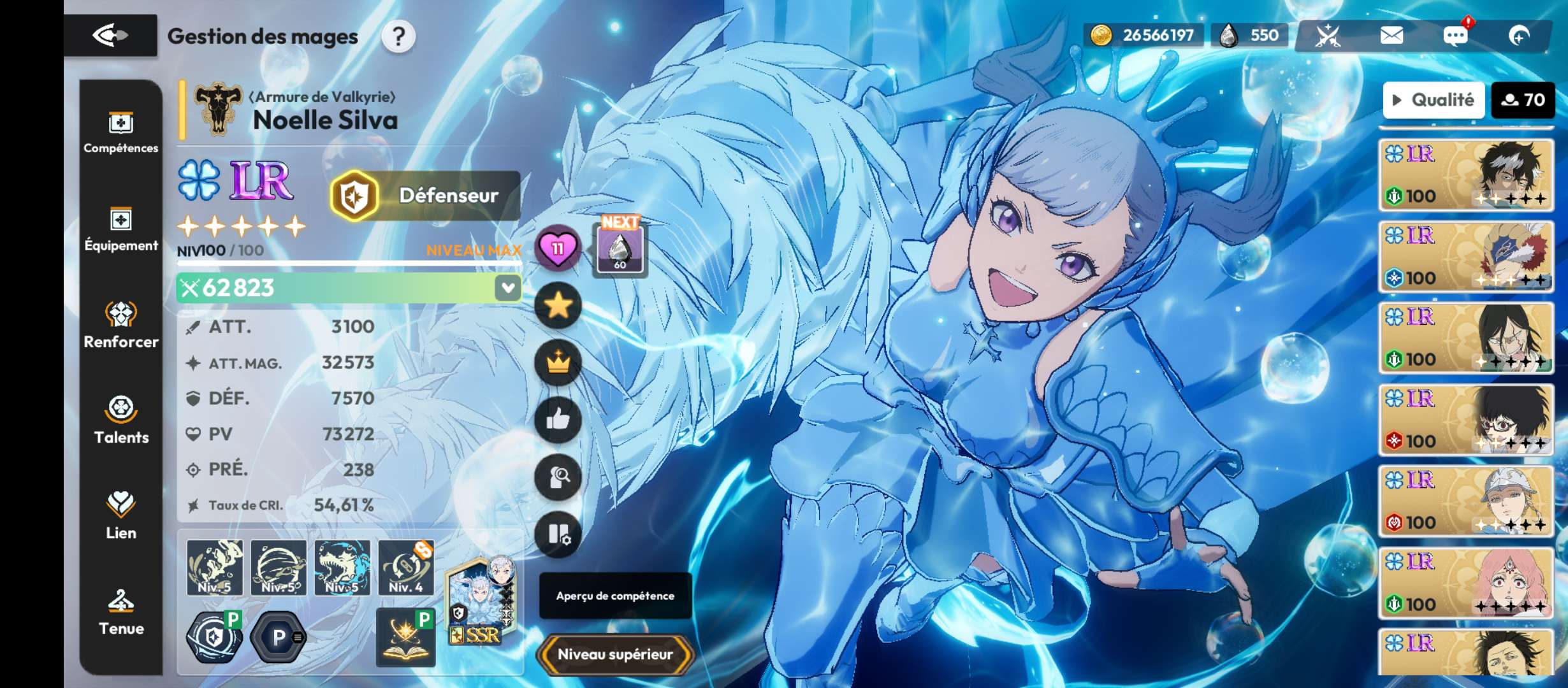
Task: Select the Renforcer tab
Action: coord(120,326)
